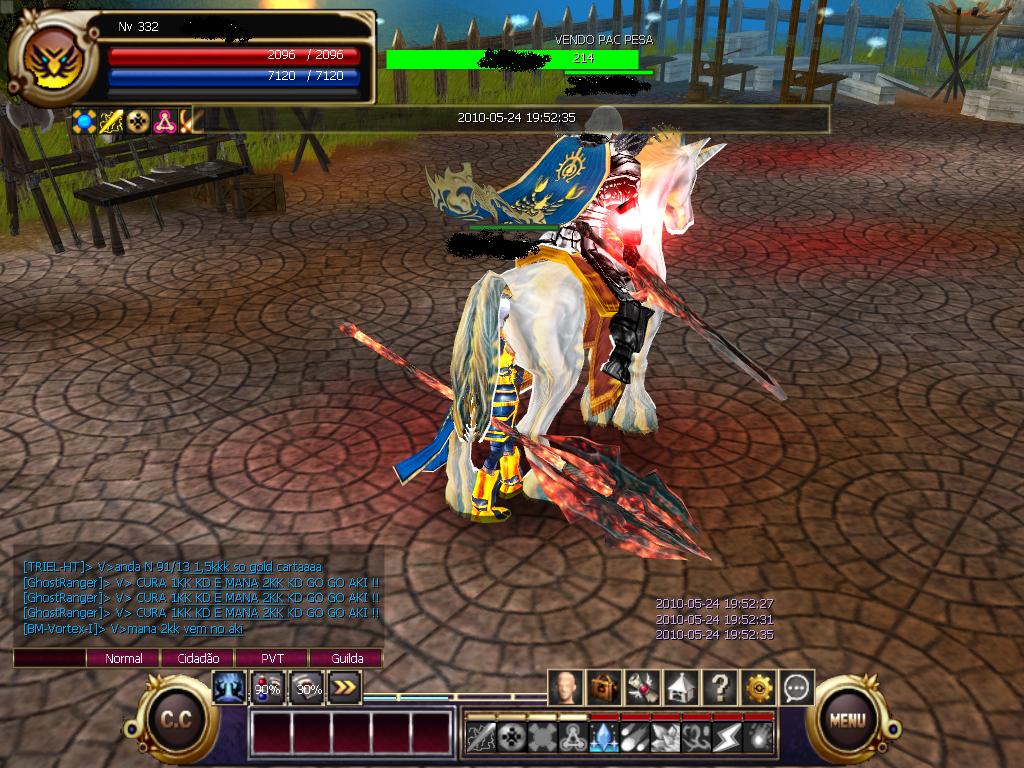Open the PVT chat tab
Image resolution: width=1024 pixels, height=768 pixels.
click(272, 658)
